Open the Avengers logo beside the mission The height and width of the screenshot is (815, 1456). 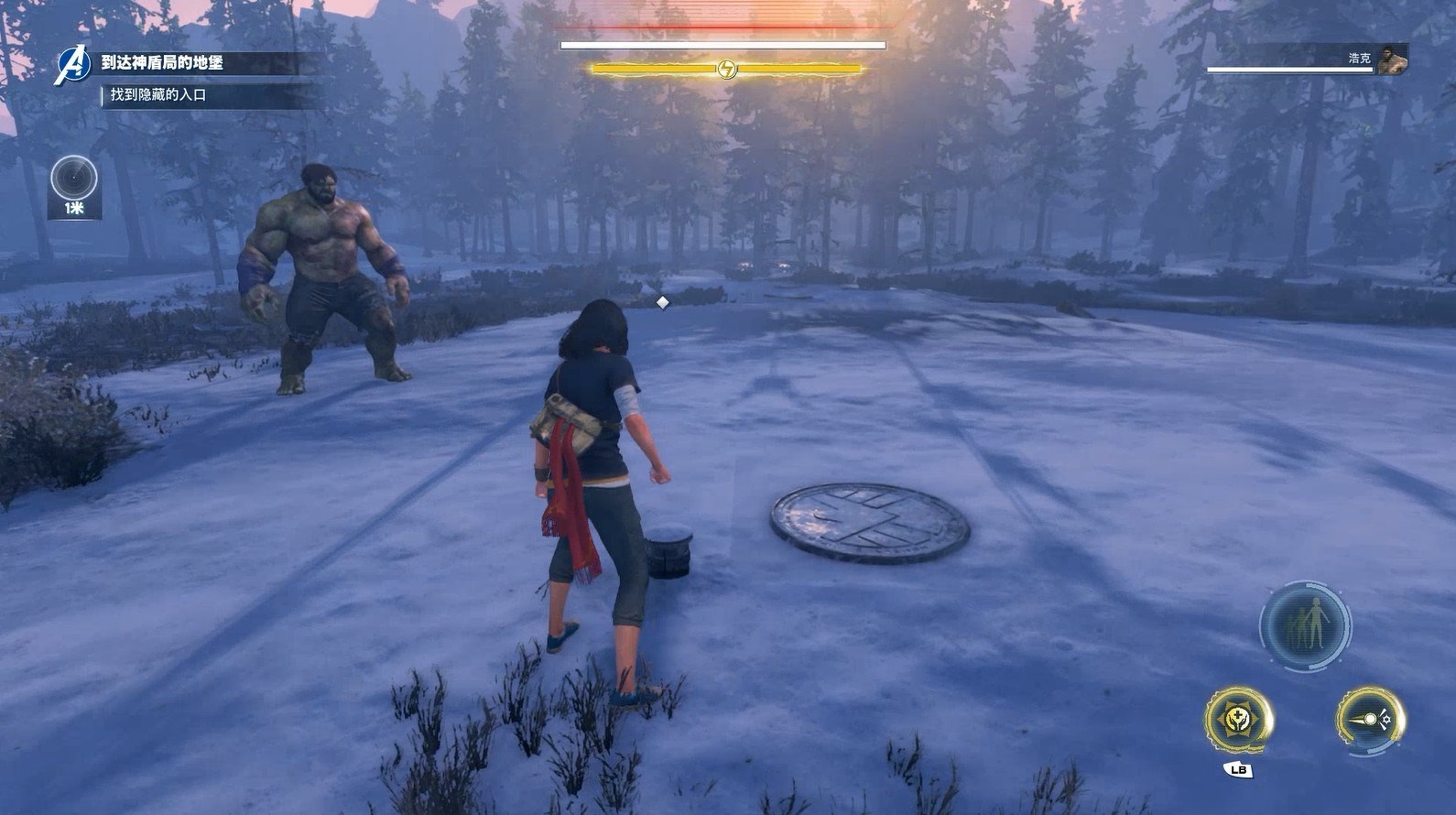[70, 66]
